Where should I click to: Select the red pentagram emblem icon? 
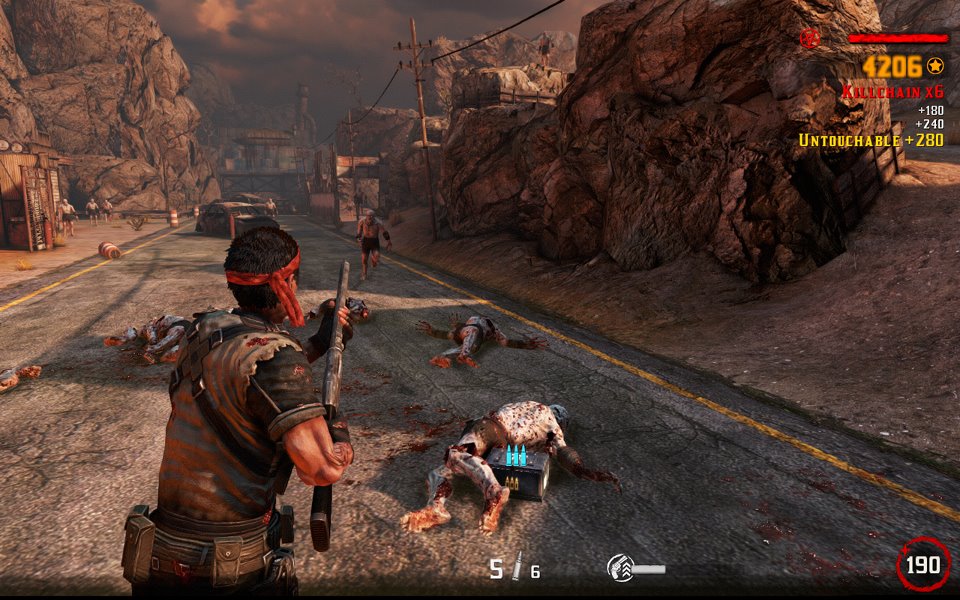809,39
